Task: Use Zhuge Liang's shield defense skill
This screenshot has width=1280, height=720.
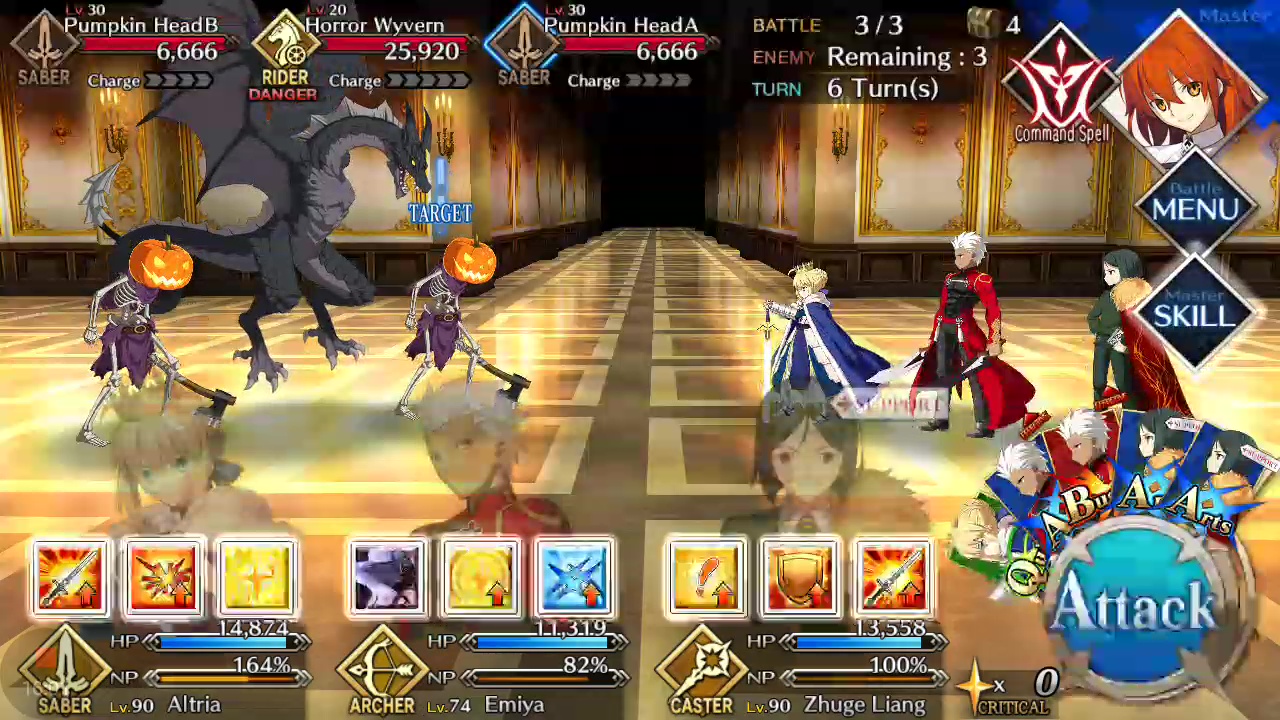Action: click(800, 578)
